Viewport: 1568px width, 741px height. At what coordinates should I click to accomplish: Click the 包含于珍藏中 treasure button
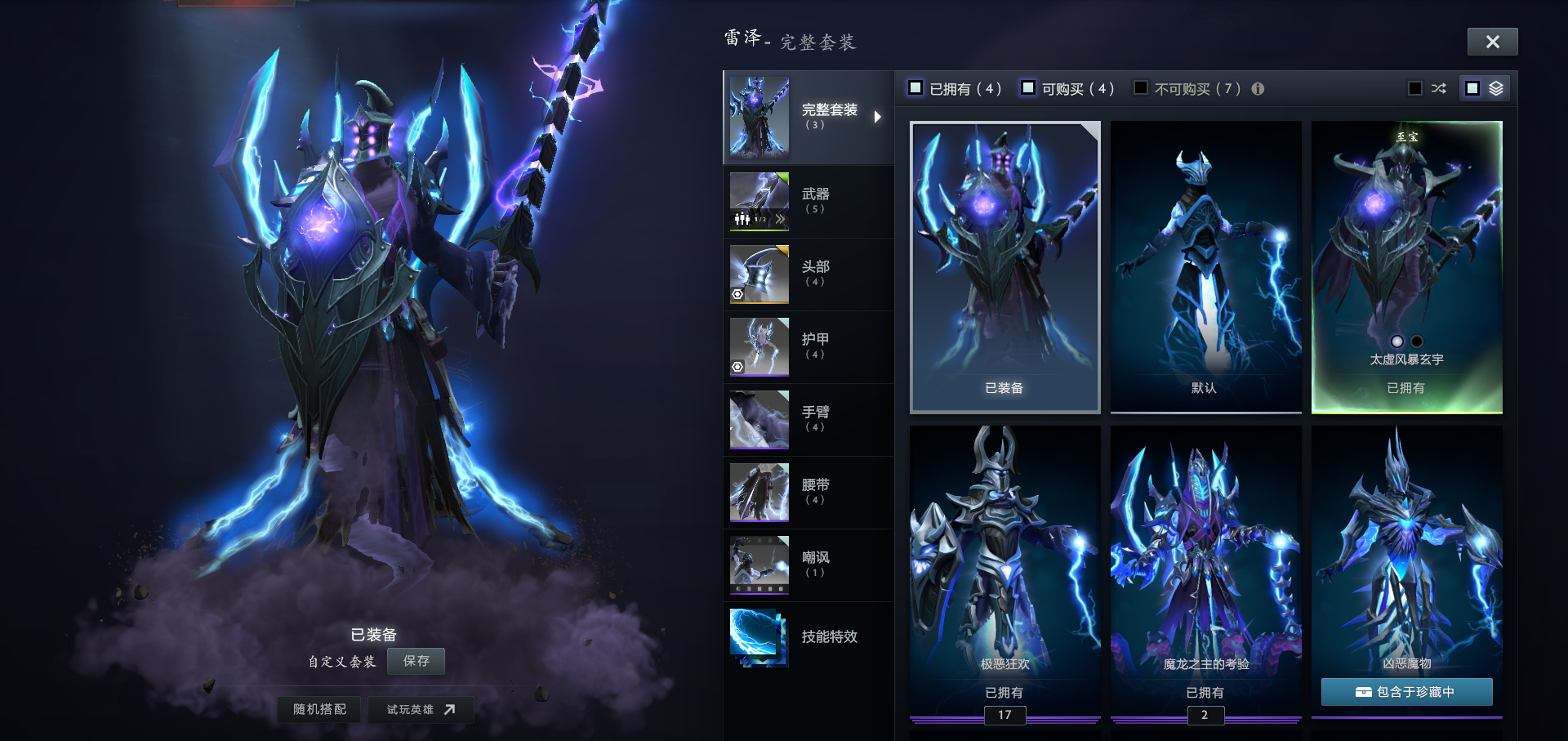pyautogui.click(x=1406, y=692)
